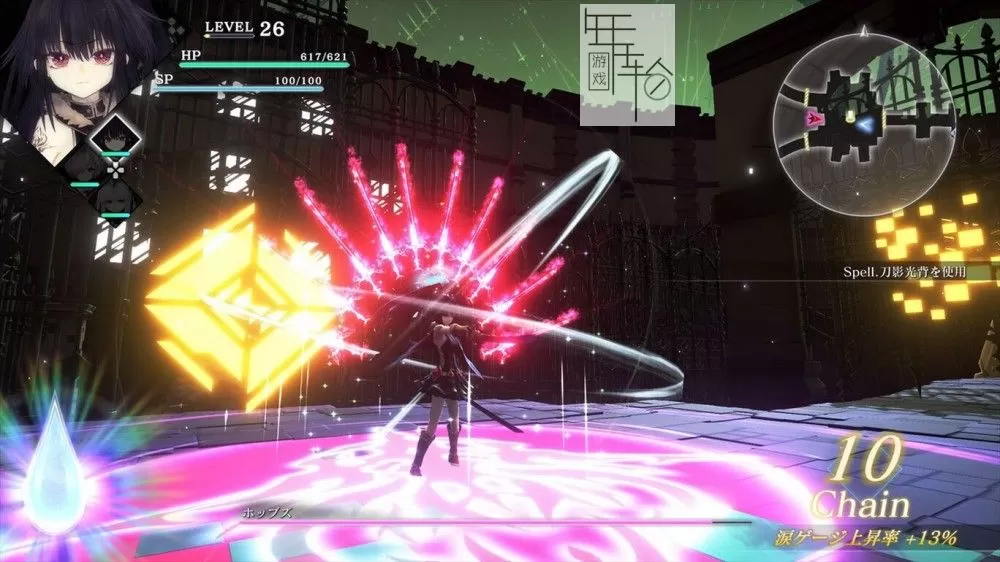Click the watermark logo overlay
This screenshot has height=562, width=1000.
point(627,65)
